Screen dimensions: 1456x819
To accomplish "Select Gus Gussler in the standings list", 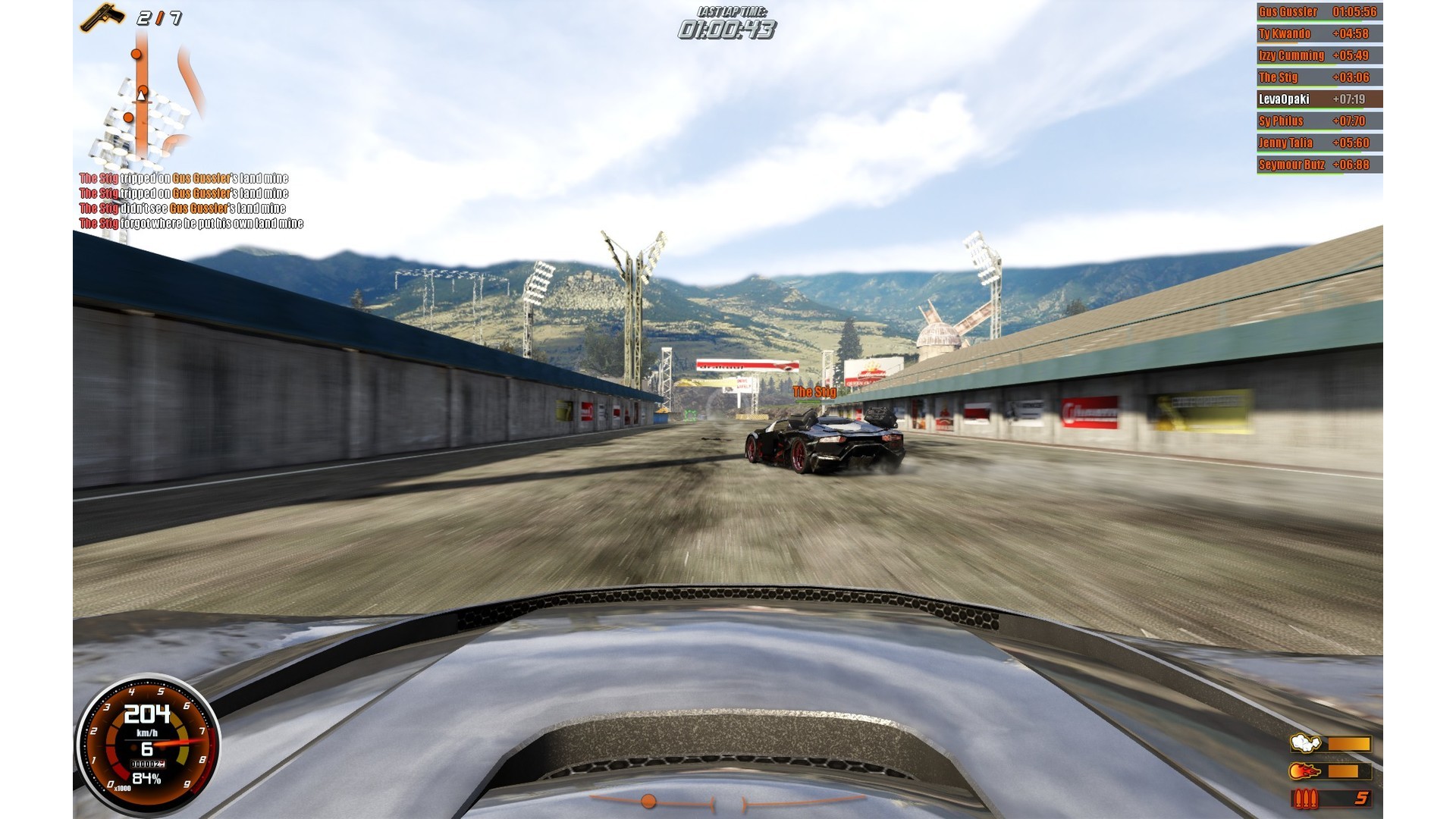I will point(1319,12).
